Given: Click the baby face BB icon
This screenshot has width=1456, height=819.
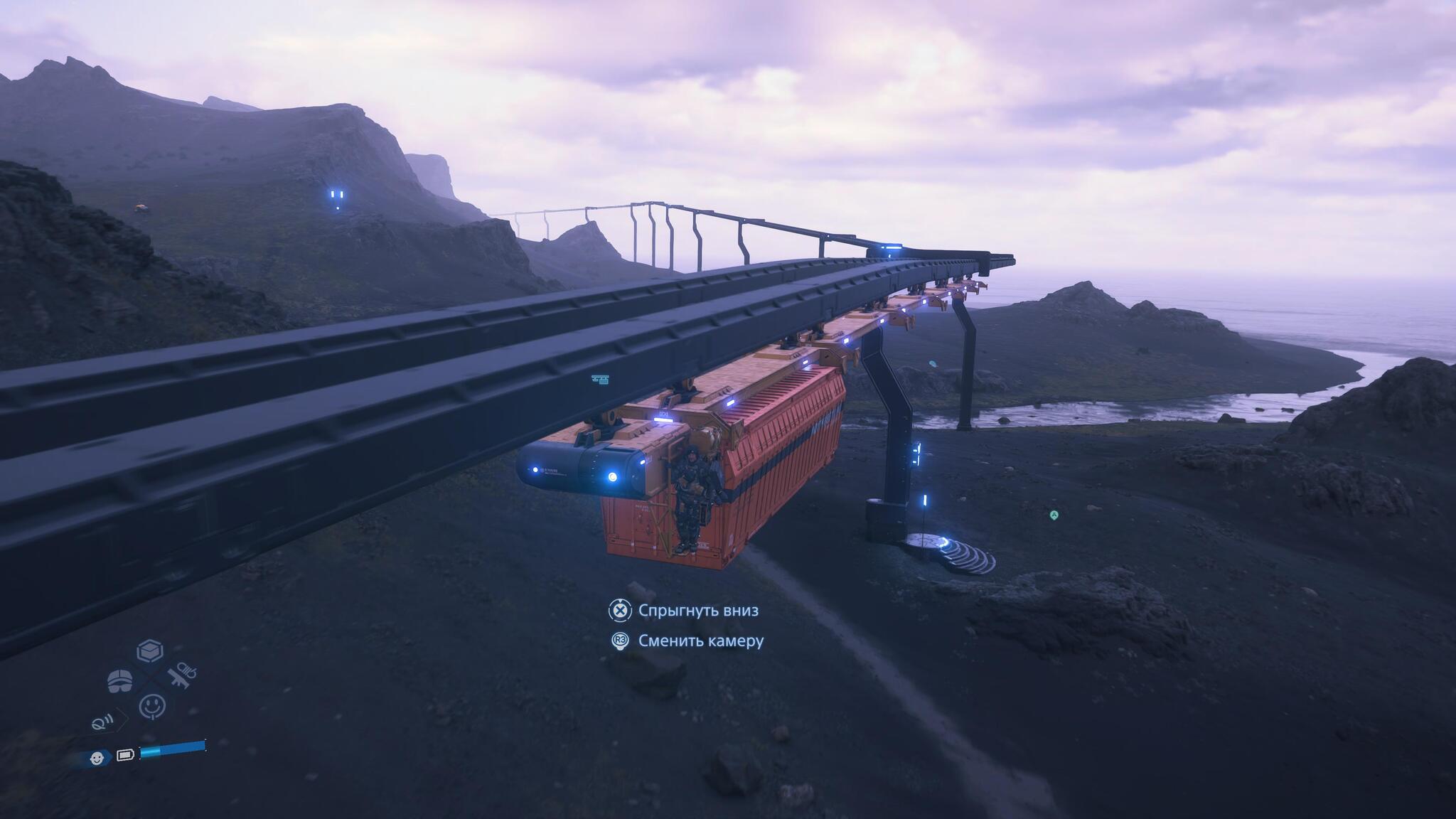Looking at the screenshot, I should [x=97, y=758].
